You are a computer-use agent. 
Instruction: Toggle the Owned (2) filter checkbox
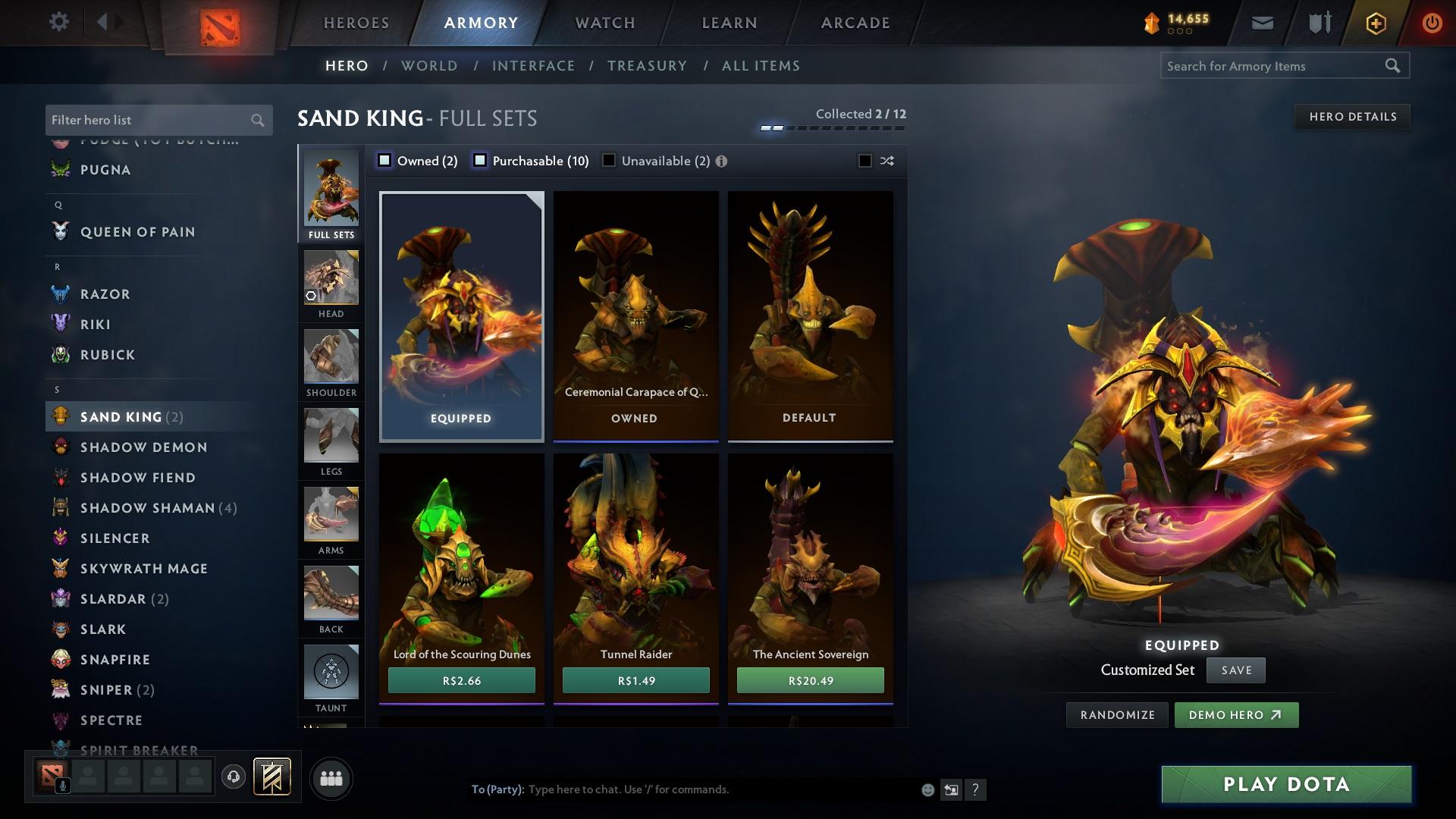384,160
